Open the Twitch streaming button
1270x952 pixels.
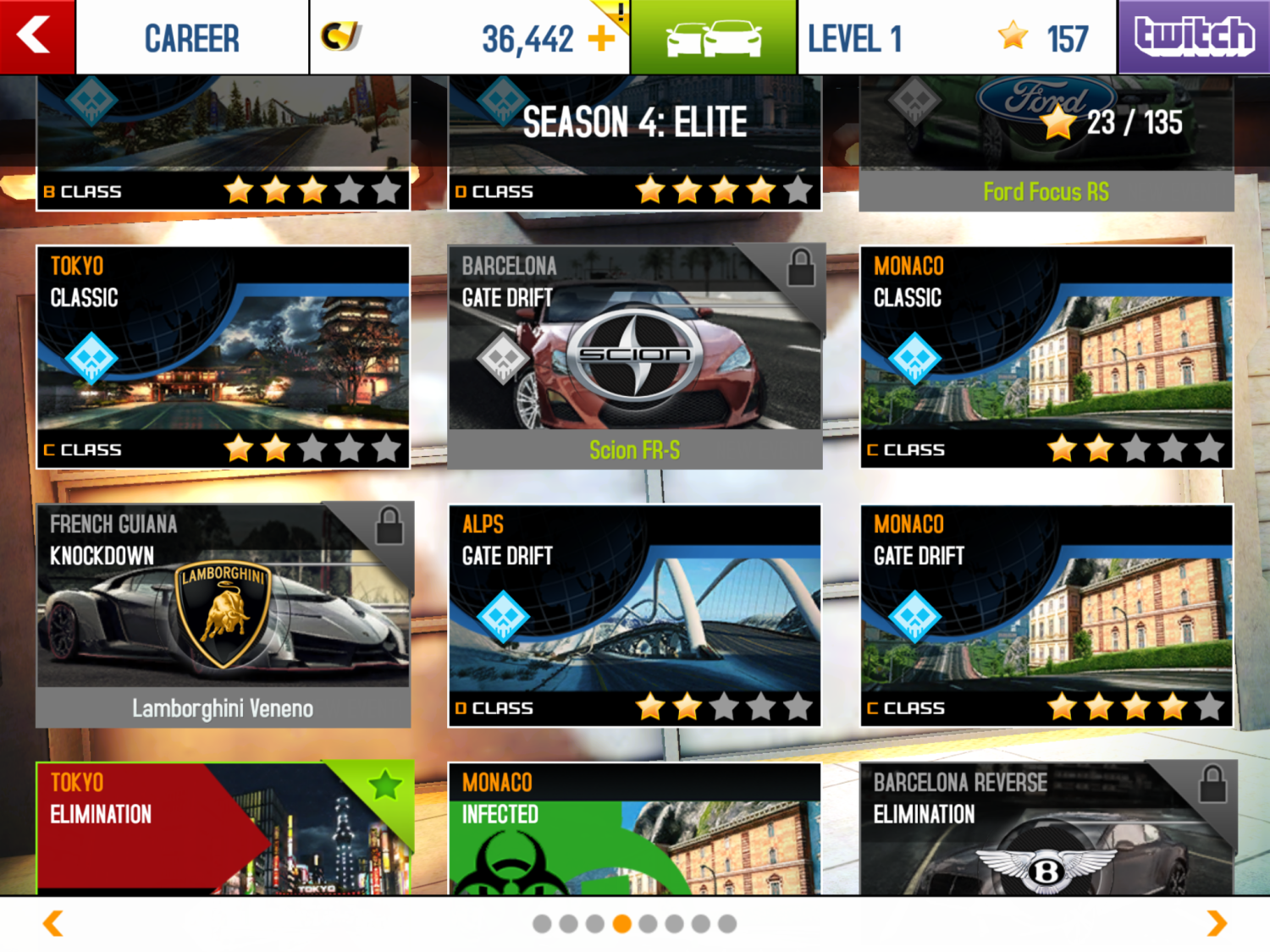pos(1194,36)
